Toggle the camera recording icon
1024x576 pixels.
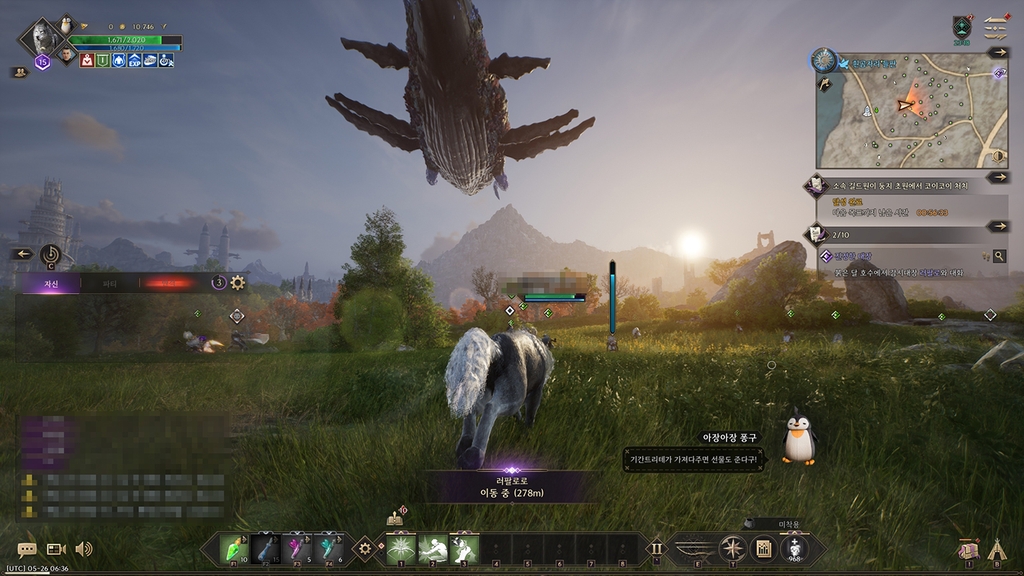[56, 548]
